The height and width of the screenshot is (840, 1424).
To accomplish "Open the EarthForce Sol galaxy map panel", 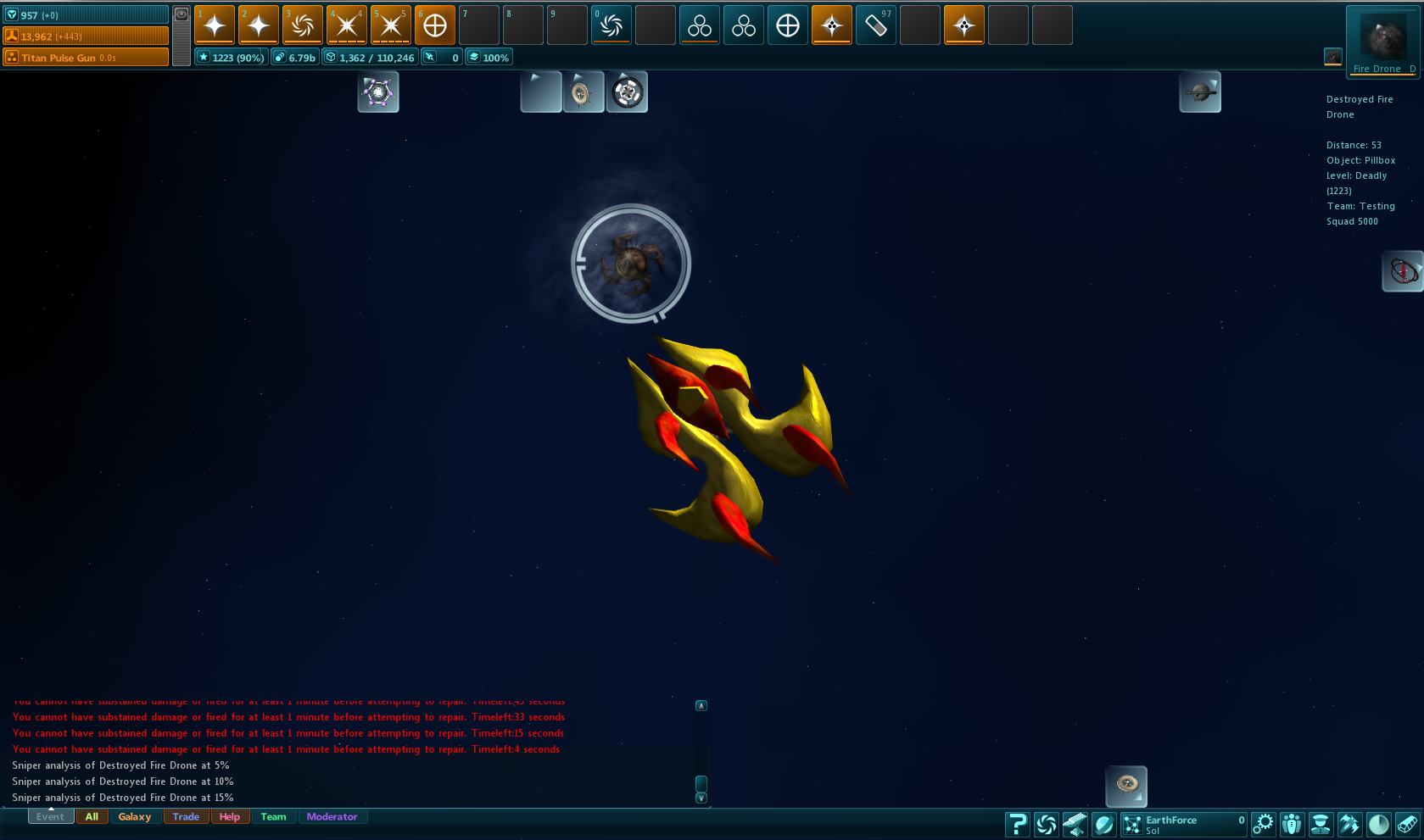I will pyautogui.click(x=1183, y=824).
